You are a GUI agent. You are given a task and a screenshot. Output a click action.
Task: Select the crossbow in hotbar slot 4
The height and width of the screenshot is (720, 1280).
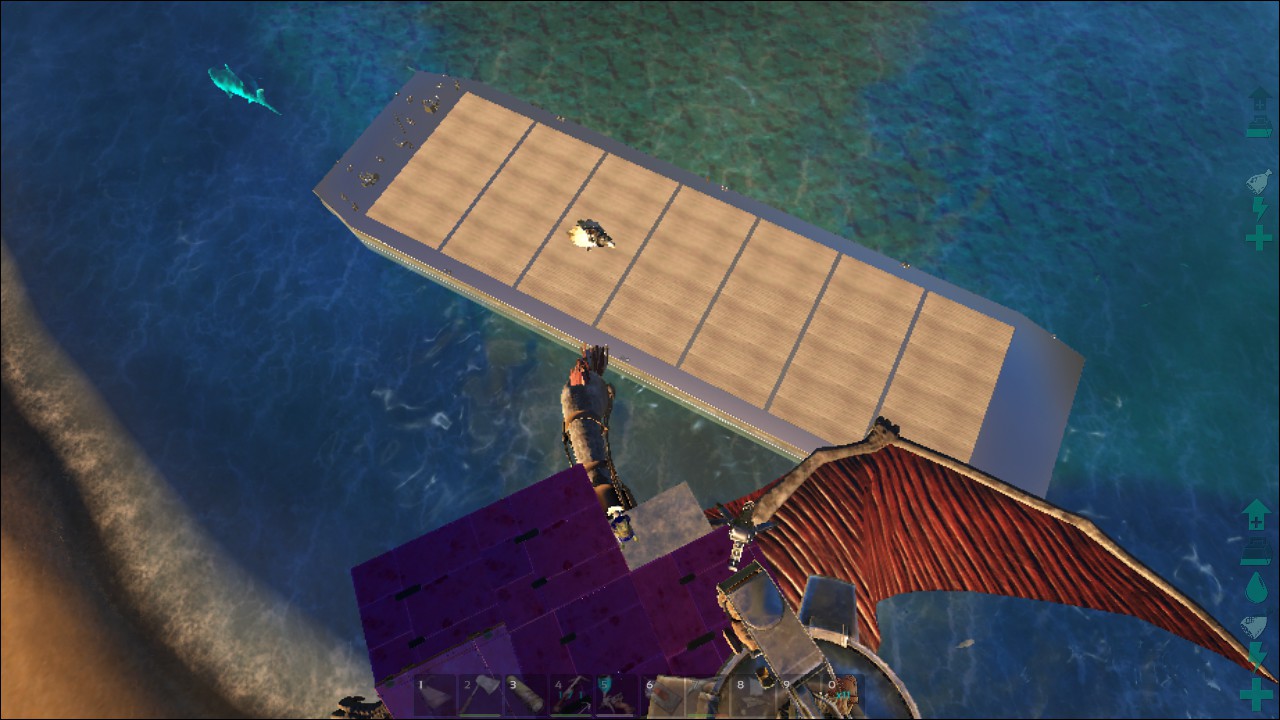tap(571, 692)
